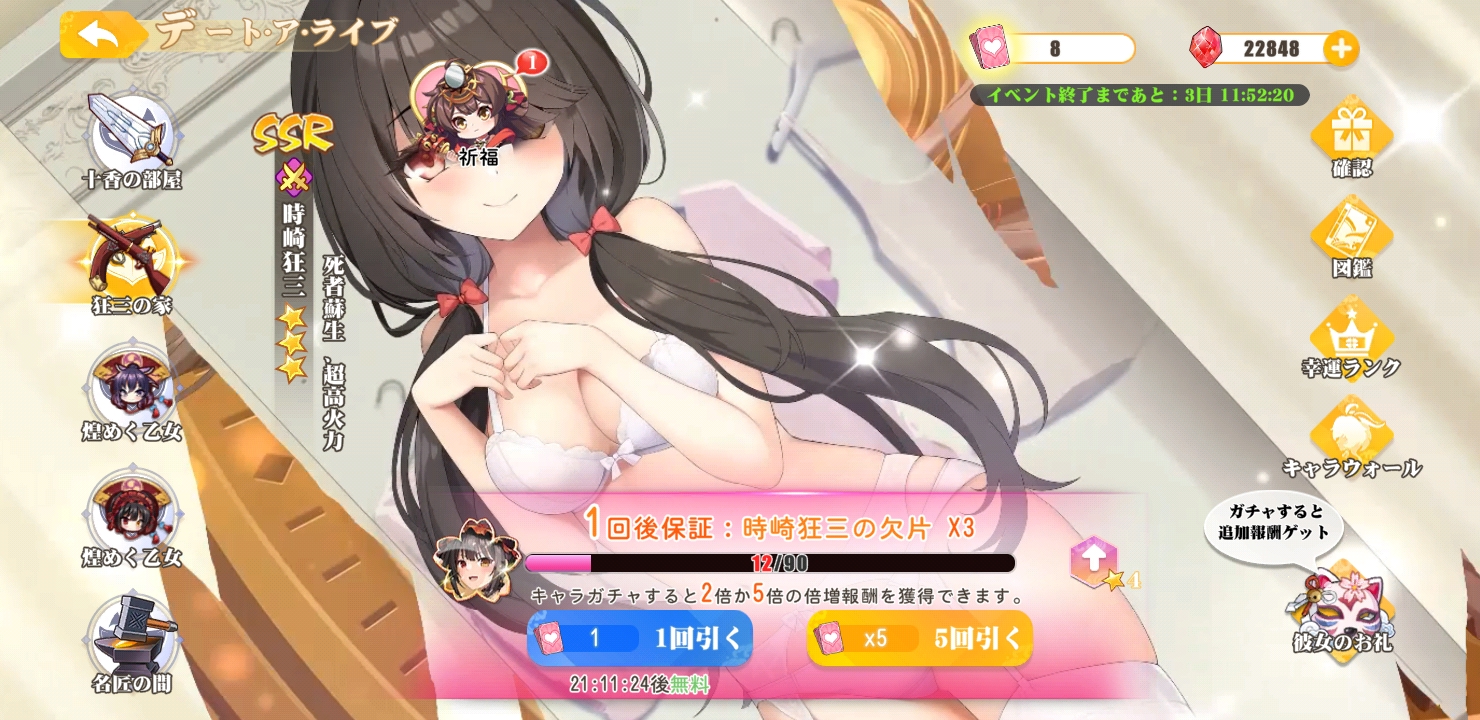Open the 図鑑 encyclopedia
The image size is (1480, 720).
coord(1352,236)
